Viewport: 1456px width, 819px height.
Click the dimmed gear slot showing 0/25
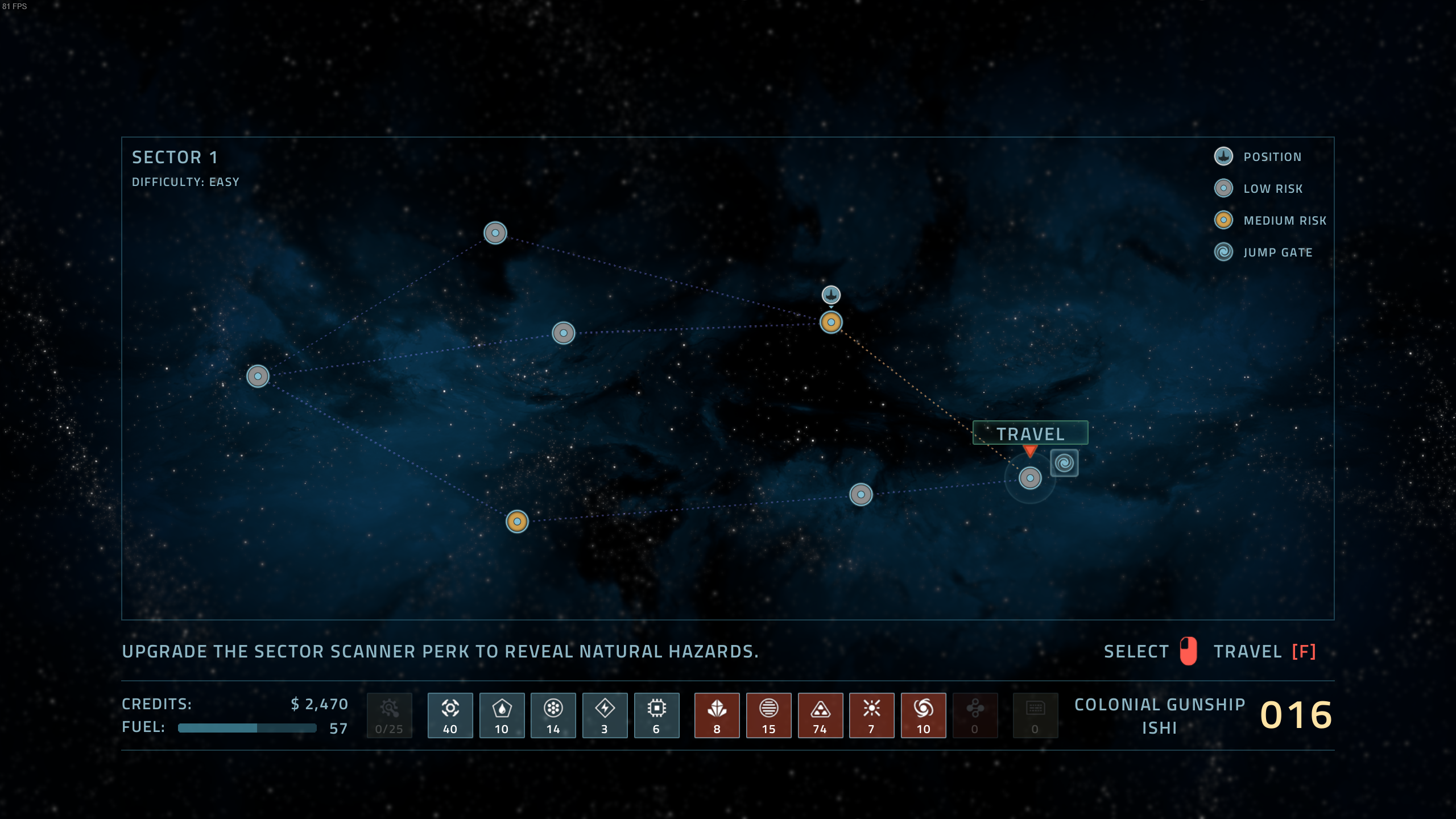click(390, 715)
